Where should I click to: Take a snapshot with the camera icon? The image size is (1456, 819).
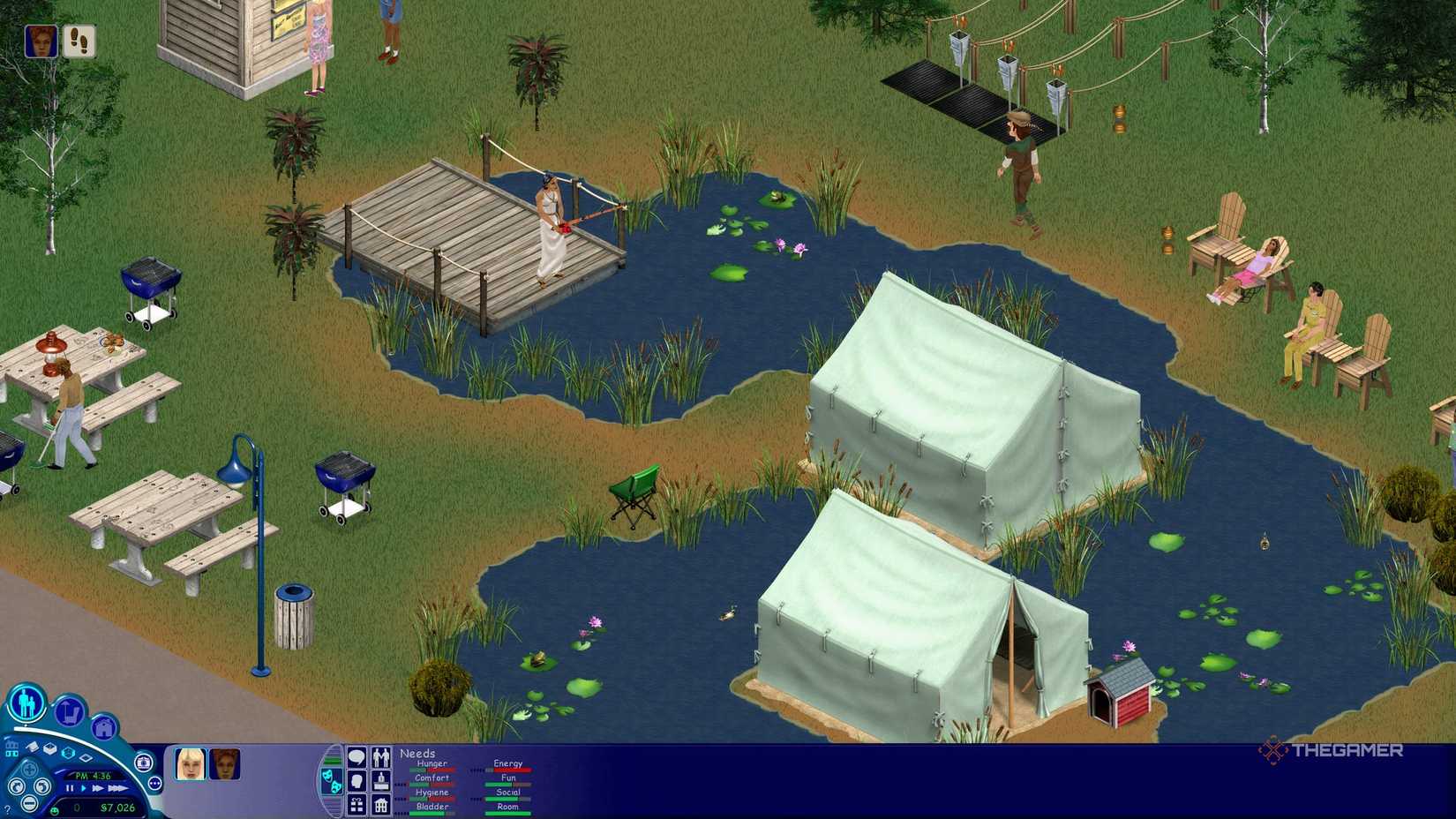tap(144, 763)
